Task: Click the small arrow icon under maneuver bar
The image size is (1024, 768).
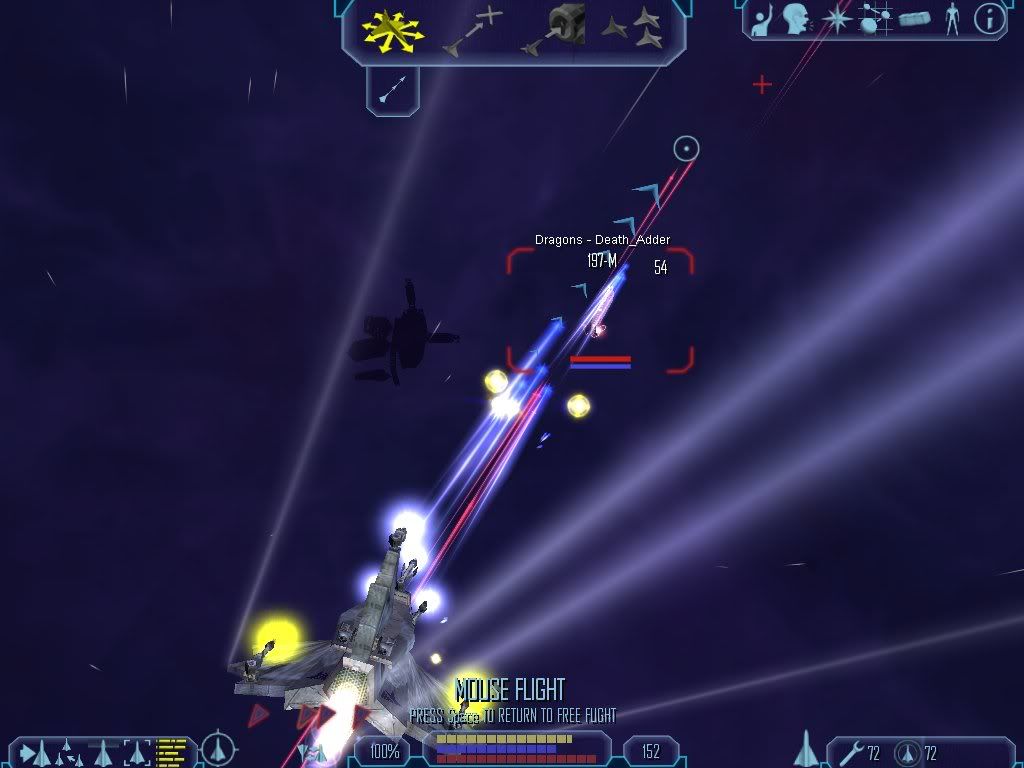Action: [391, 90]
